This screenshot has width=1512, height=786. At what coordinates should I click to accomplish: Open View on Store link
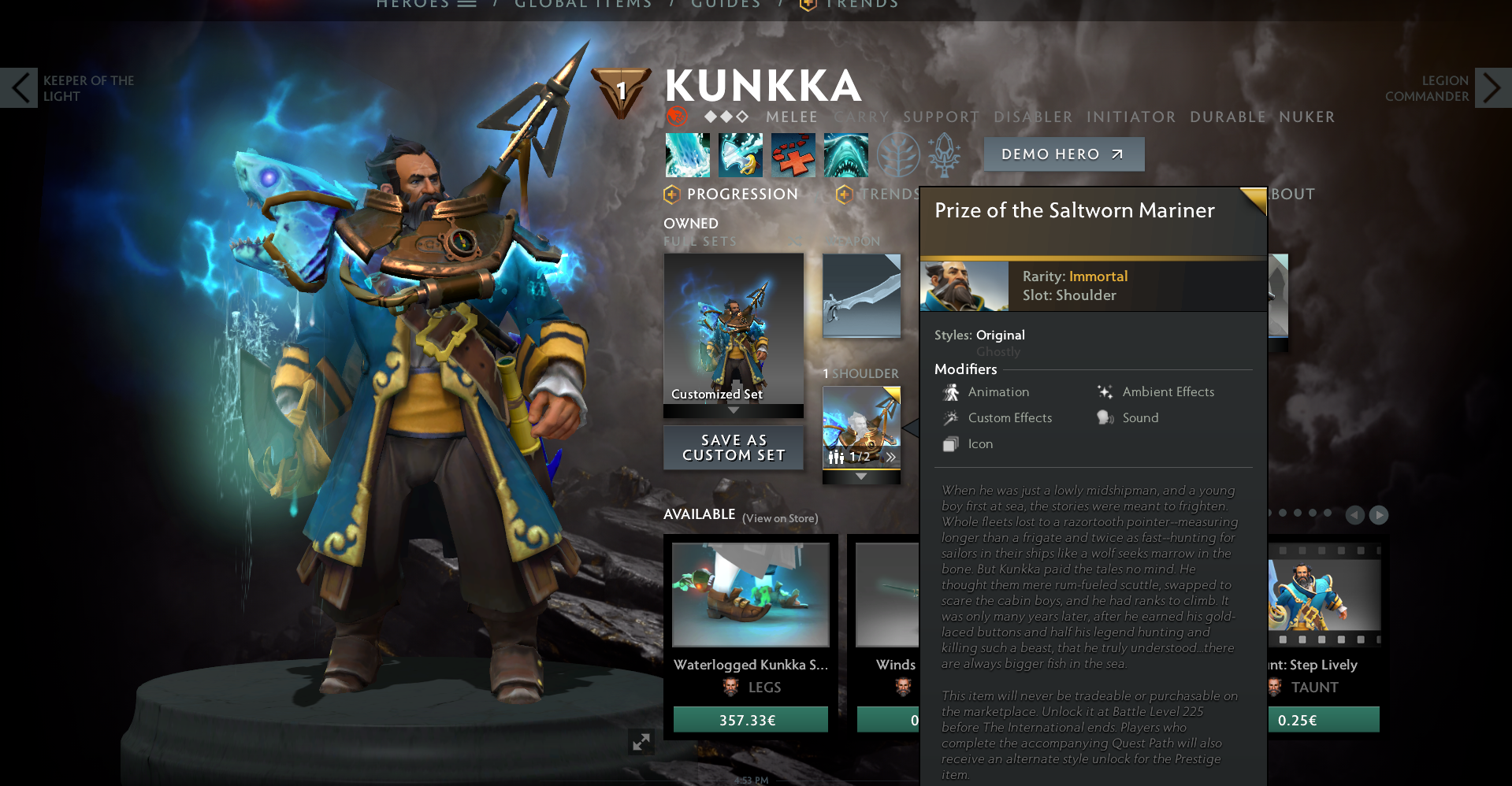(781, 518)
